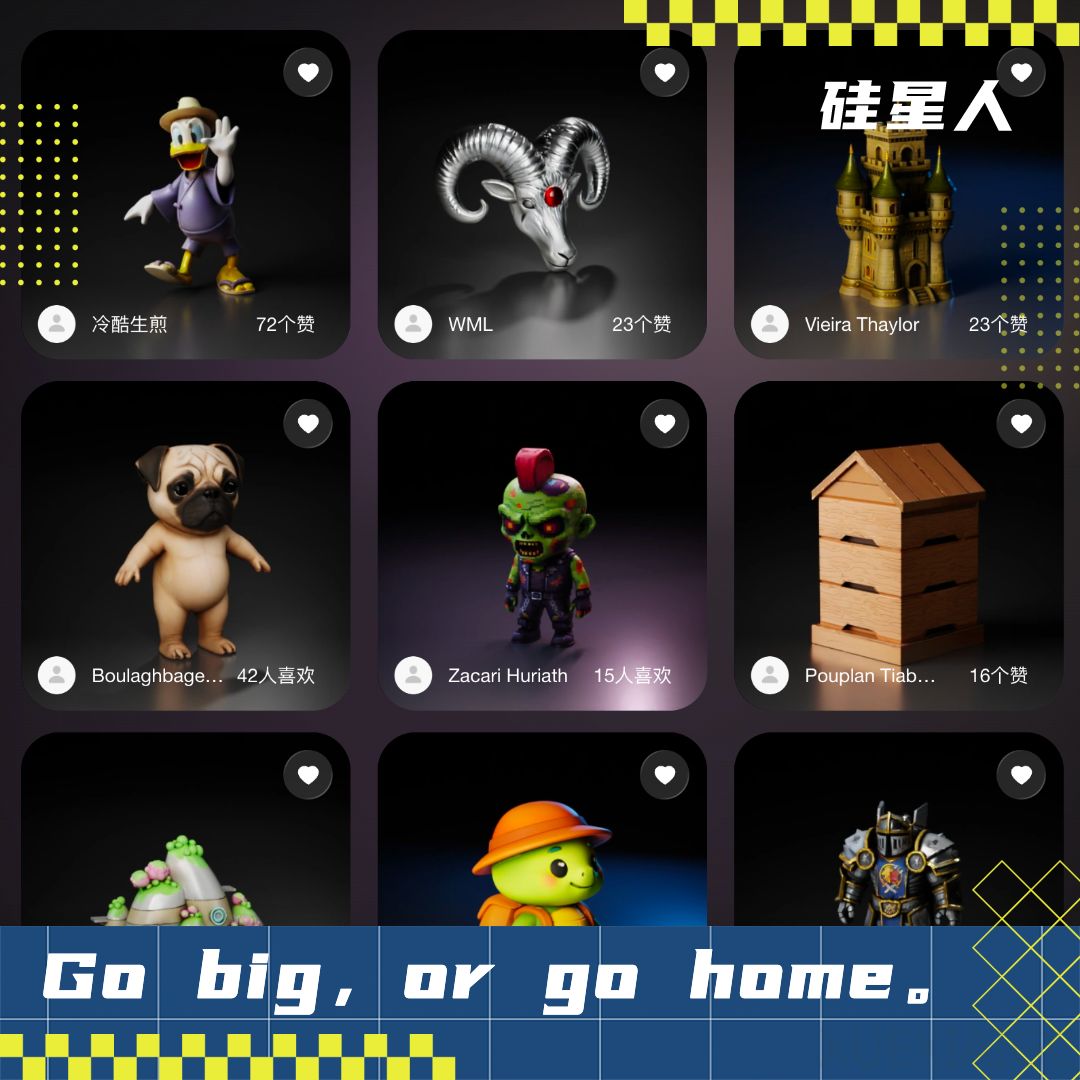Favorite the turtle with orange hat

pyautogui.click(x=665, y=775)
